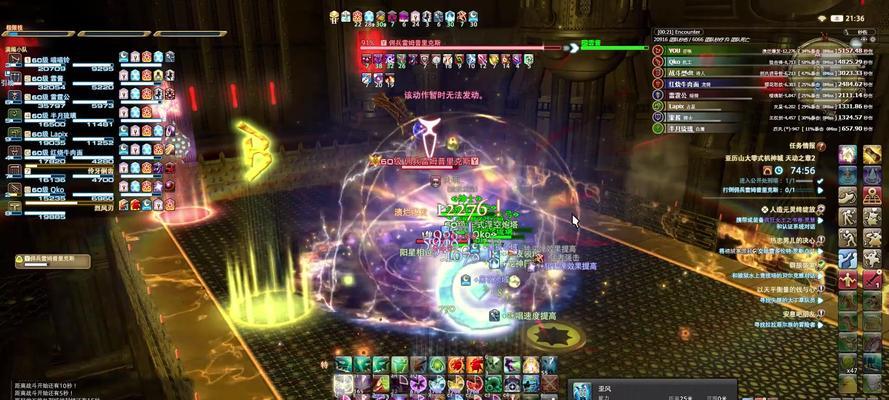The height and width of the screenshot is (400, 889).
Task: Select the 雷霆公 row in the party list
Action: (62, 96)
